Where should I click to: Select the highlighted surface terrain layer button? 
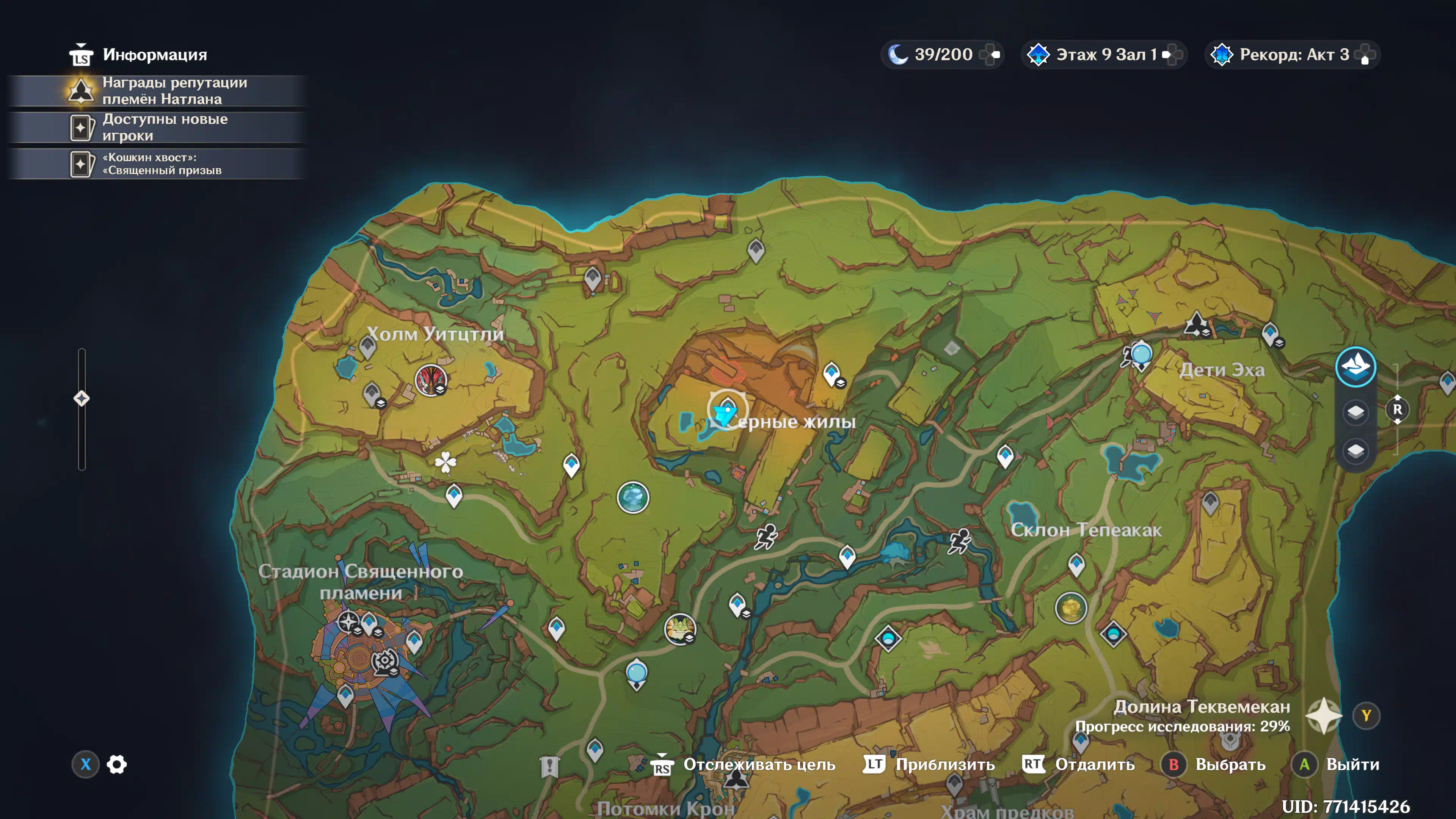(1355, 366)
